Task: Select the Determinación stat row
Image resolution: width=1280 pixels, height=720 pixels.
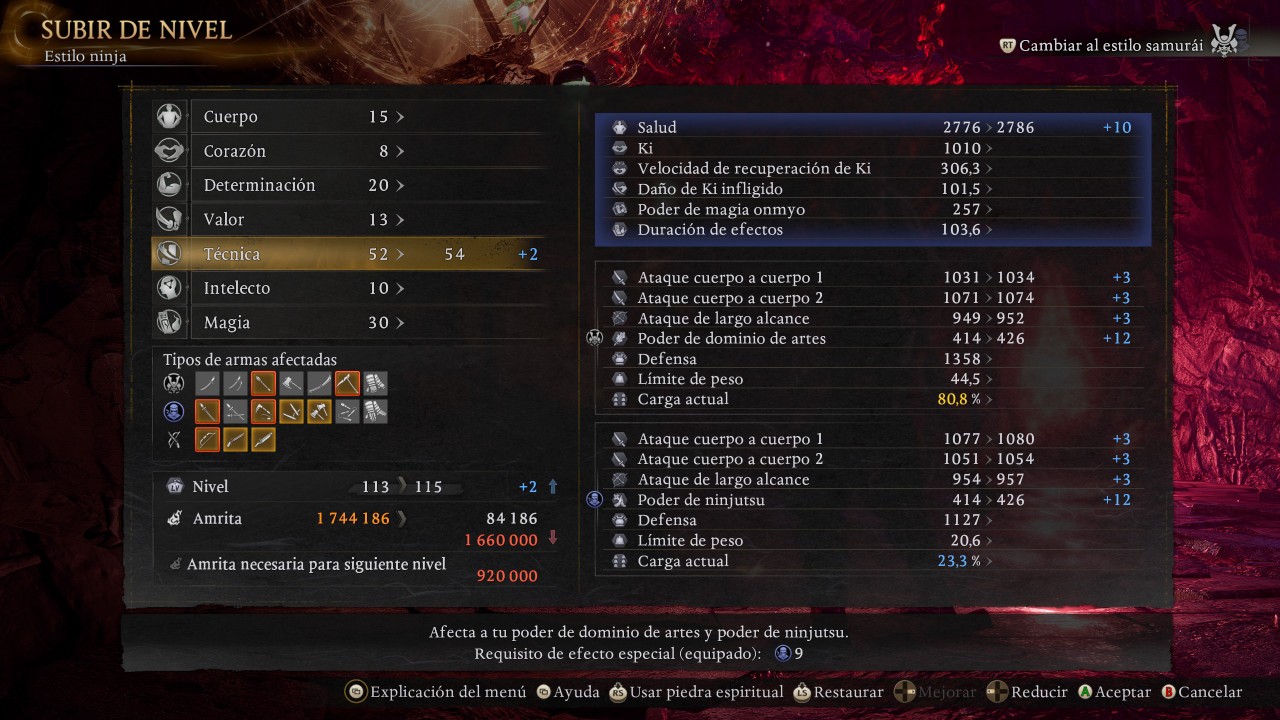Action: tap(300, 185)
